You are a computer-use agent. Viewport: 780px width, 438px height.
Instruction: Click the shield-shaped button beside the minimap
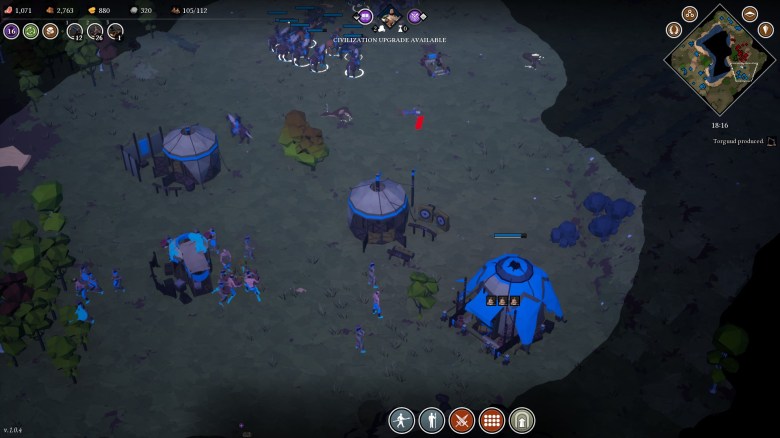(766, 30)
